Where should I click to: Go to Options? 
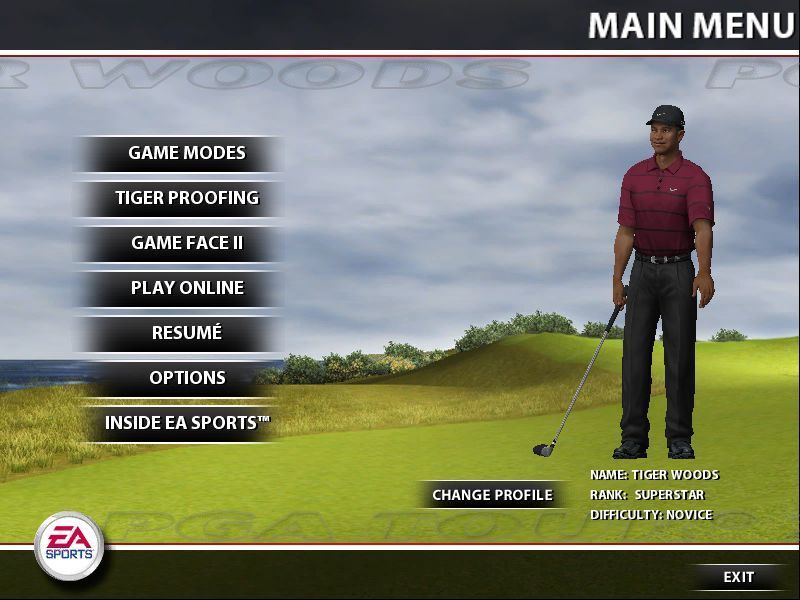pos(186,378)
